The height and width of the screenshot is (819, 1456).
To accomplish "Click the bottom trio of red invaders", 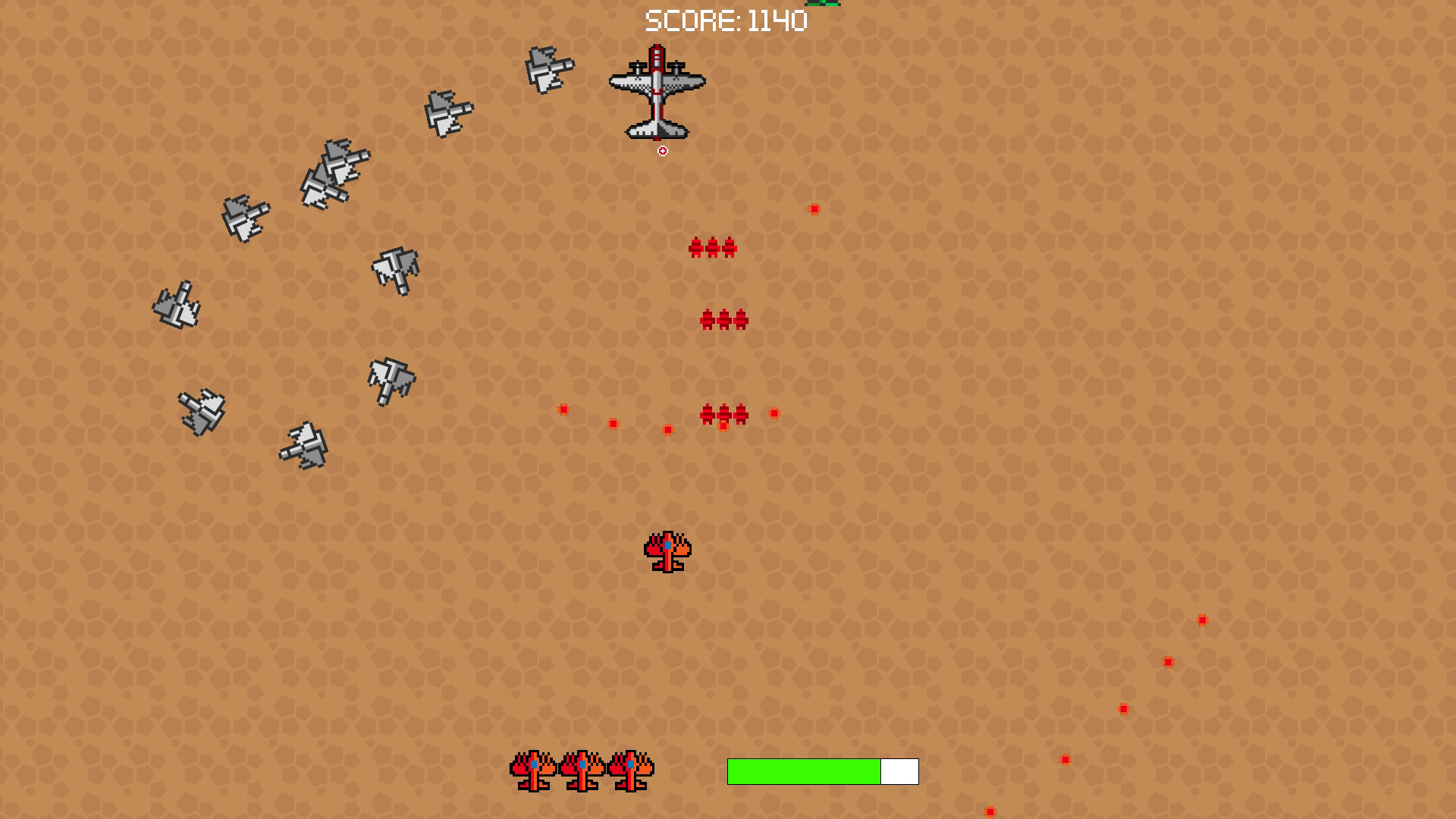I will pos(724,413).
